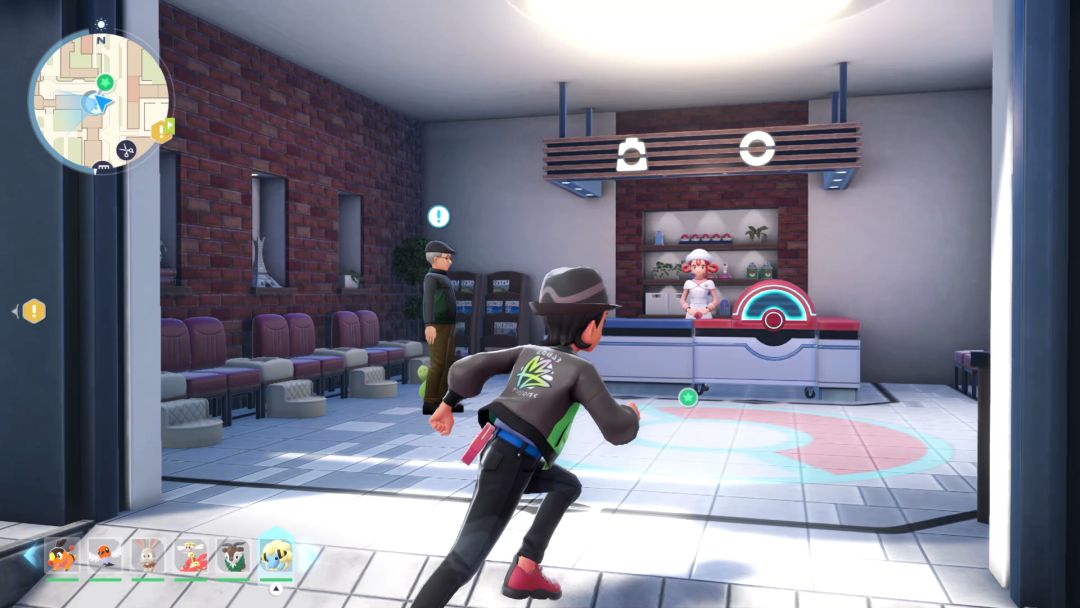Image resolution: width=1080 pixels, height=608 pixels.
Task: Choose Fletchling from the party bar
Action: (x=105, y=555)
